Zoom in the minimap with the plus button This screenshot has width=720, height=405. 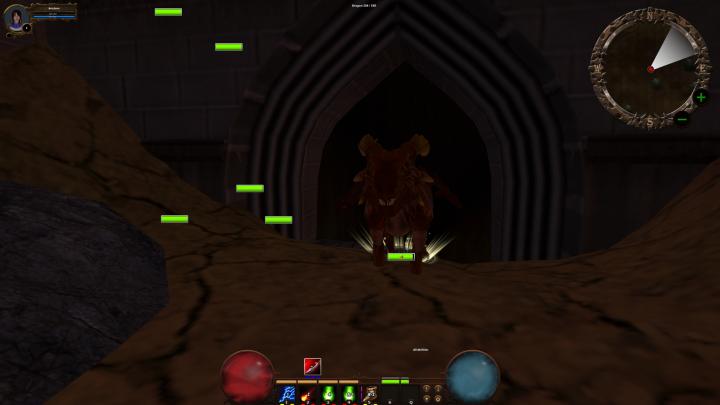point(701,97)
